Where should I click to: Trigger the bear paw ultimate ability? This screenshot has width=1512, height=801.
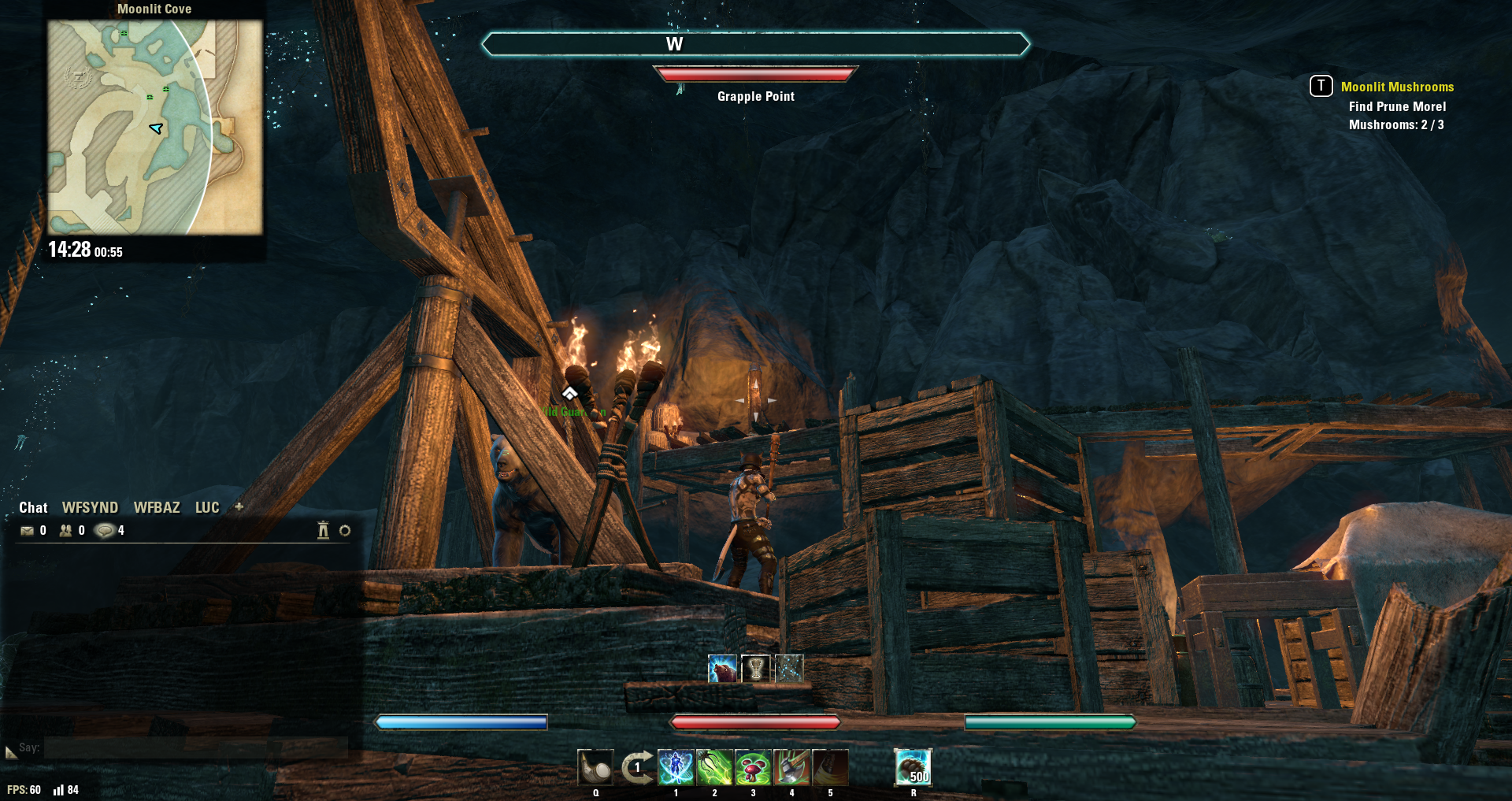click(x=913, y=768)
